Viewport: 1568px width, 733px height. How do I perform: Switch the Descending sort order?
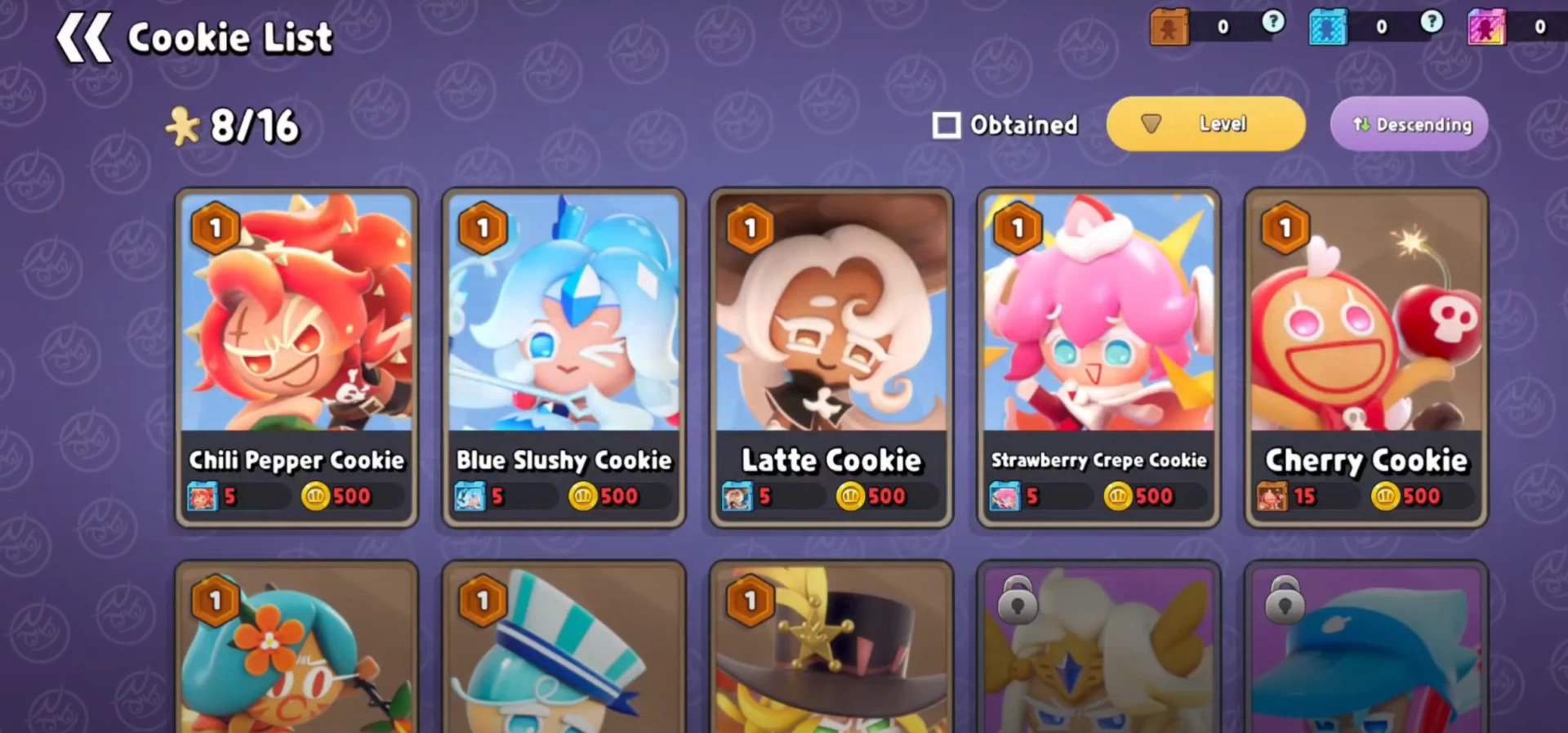point(1409,124)
